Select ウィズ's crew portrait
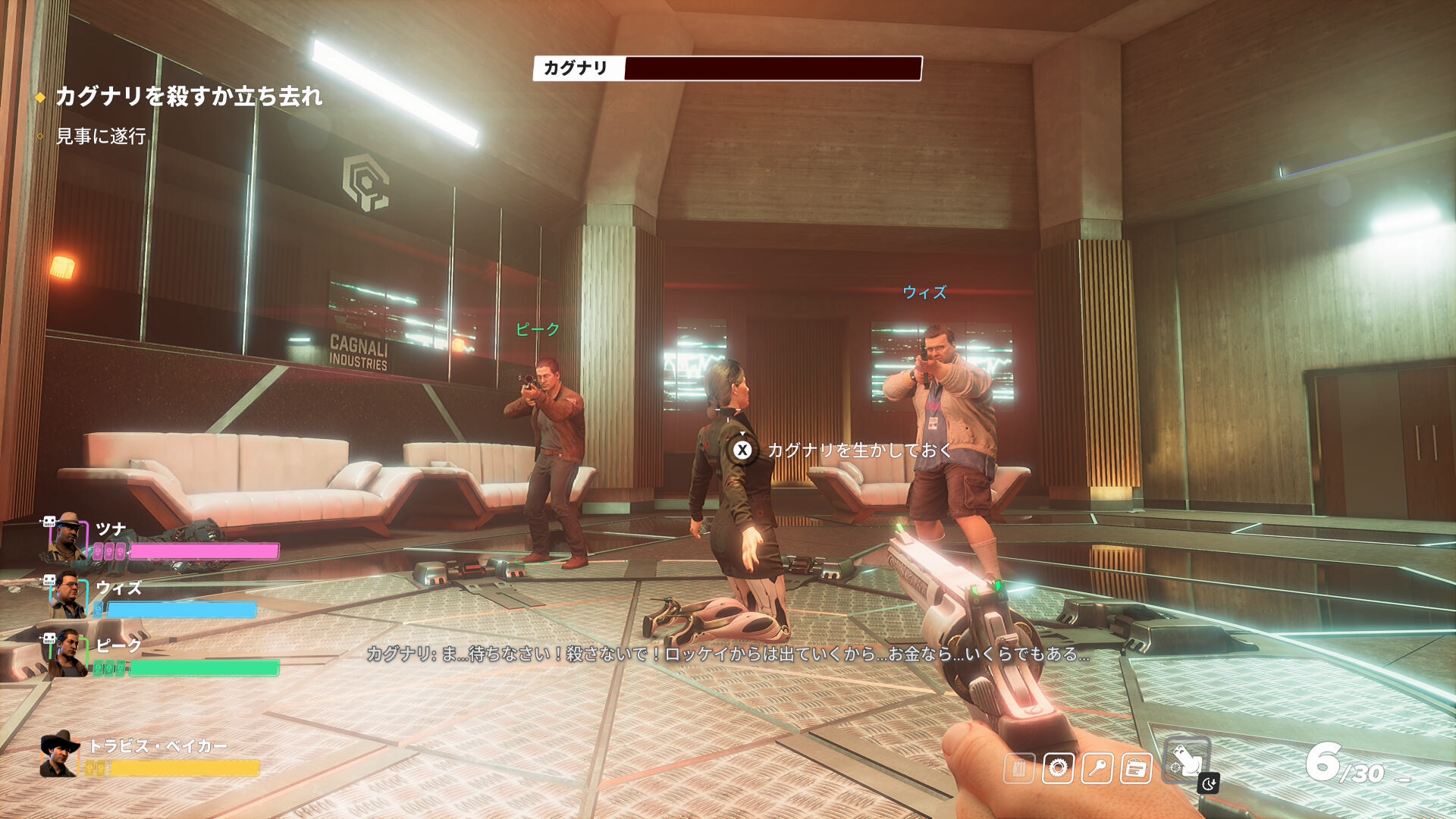 point(67,595)
